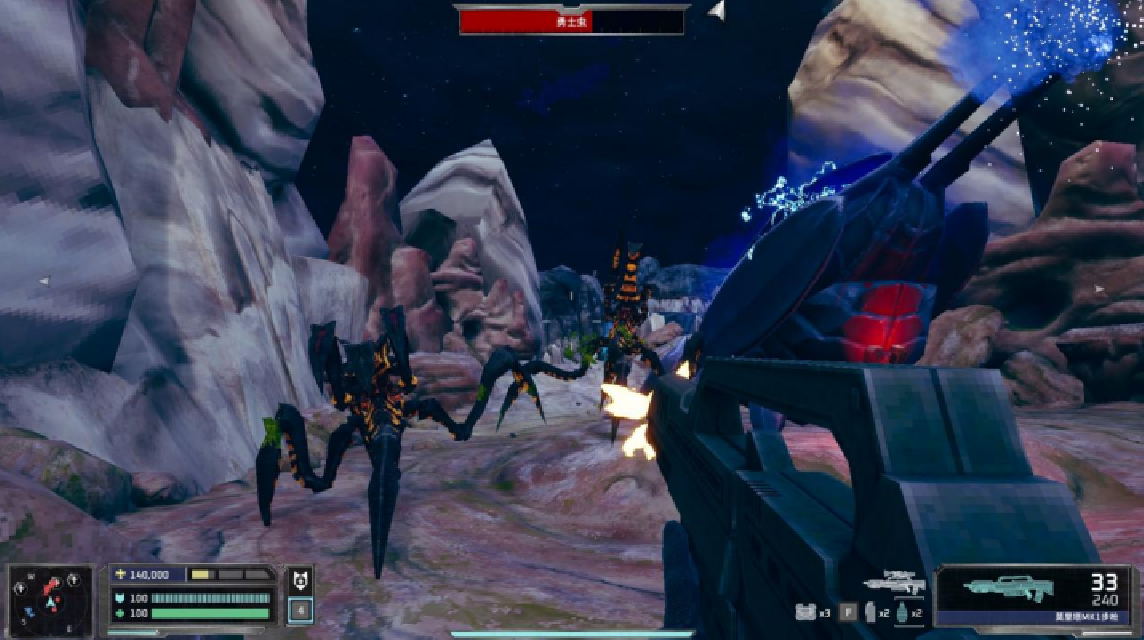1144x640 pixels.
Task: Select the ammo pack item icon
Action: pos(803,612)
